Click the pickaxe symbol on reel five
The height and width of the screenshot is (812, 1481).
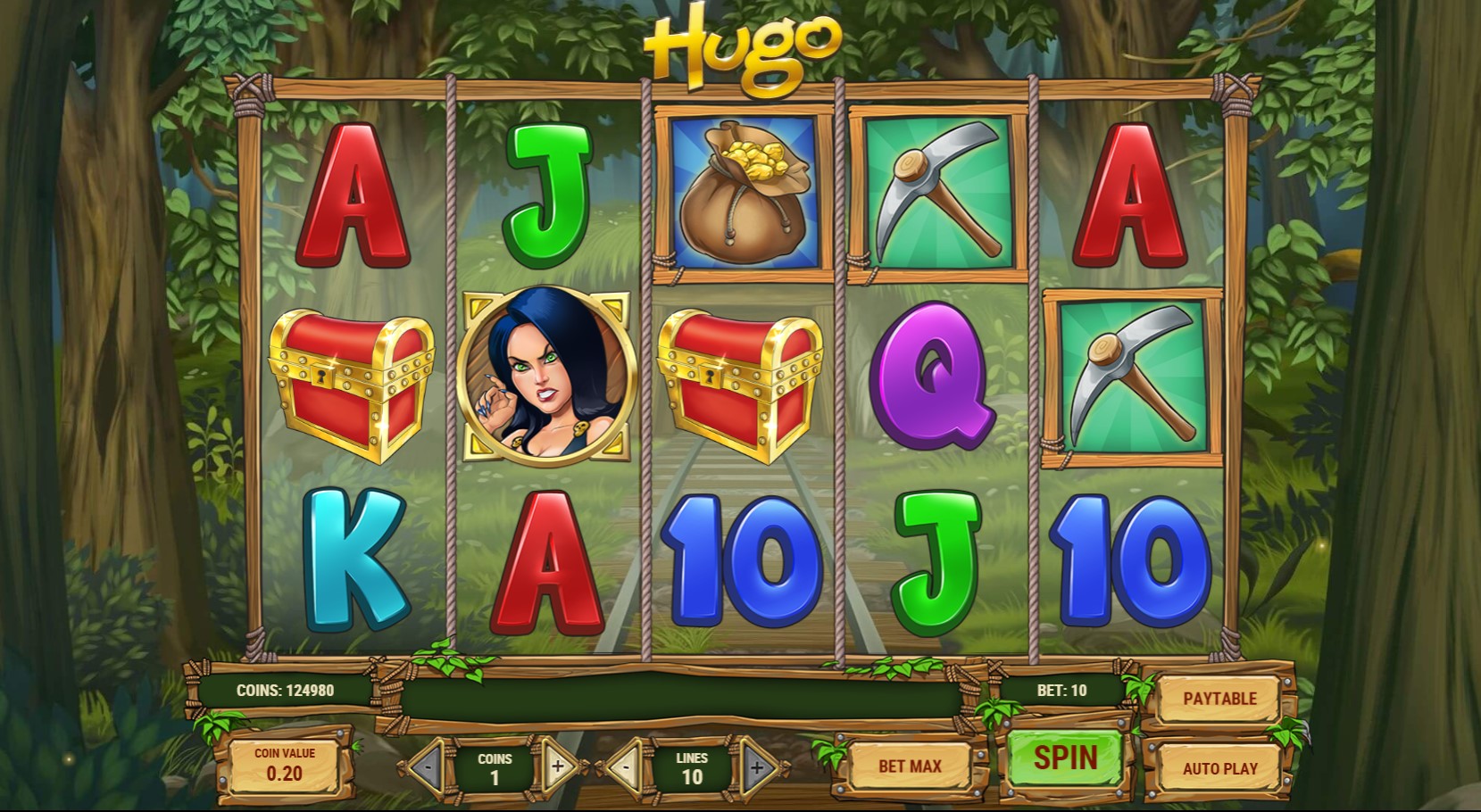pyautogui.click(x=1130, y=378)
